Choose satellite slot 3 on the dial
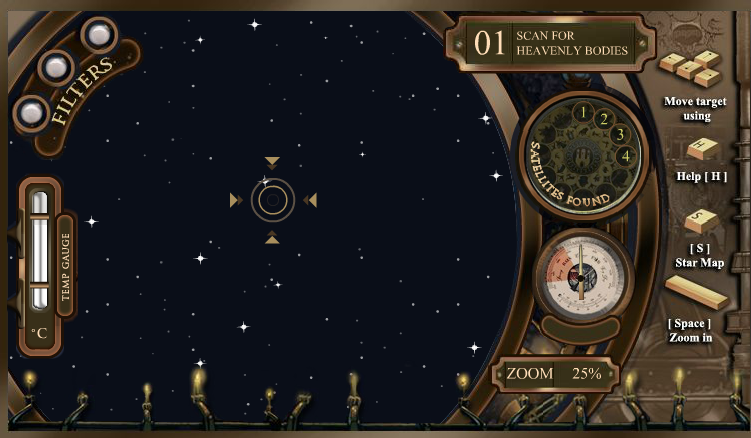The image size is (751, 438). [619, 134]
